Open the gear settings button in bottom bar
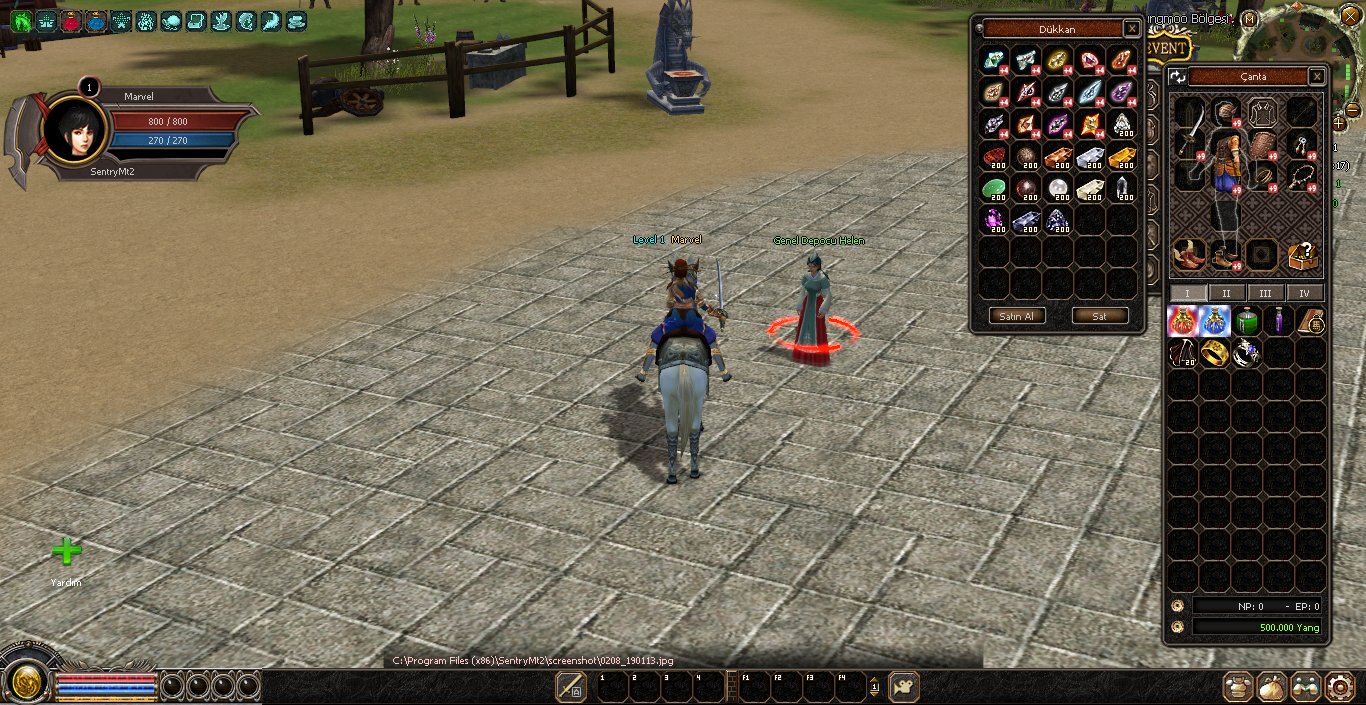 coord(1339,686)
